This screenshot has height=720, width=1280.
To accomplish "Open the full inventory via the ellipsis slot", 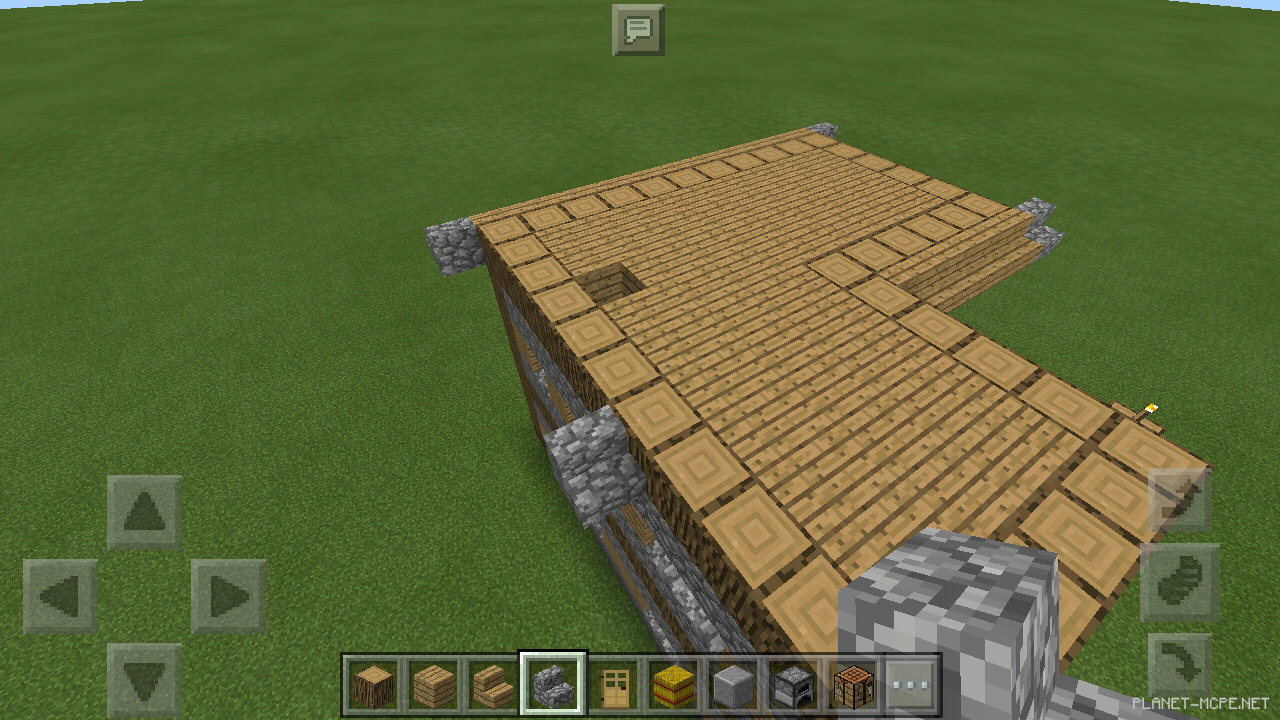I will 913,685.
